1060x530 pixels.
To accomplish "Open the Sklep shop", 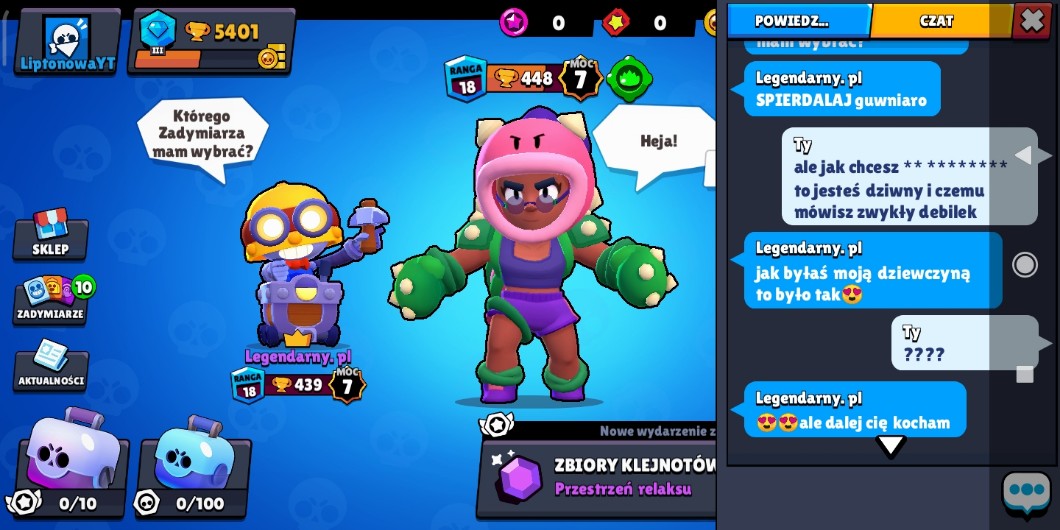I will coord(50,235).
